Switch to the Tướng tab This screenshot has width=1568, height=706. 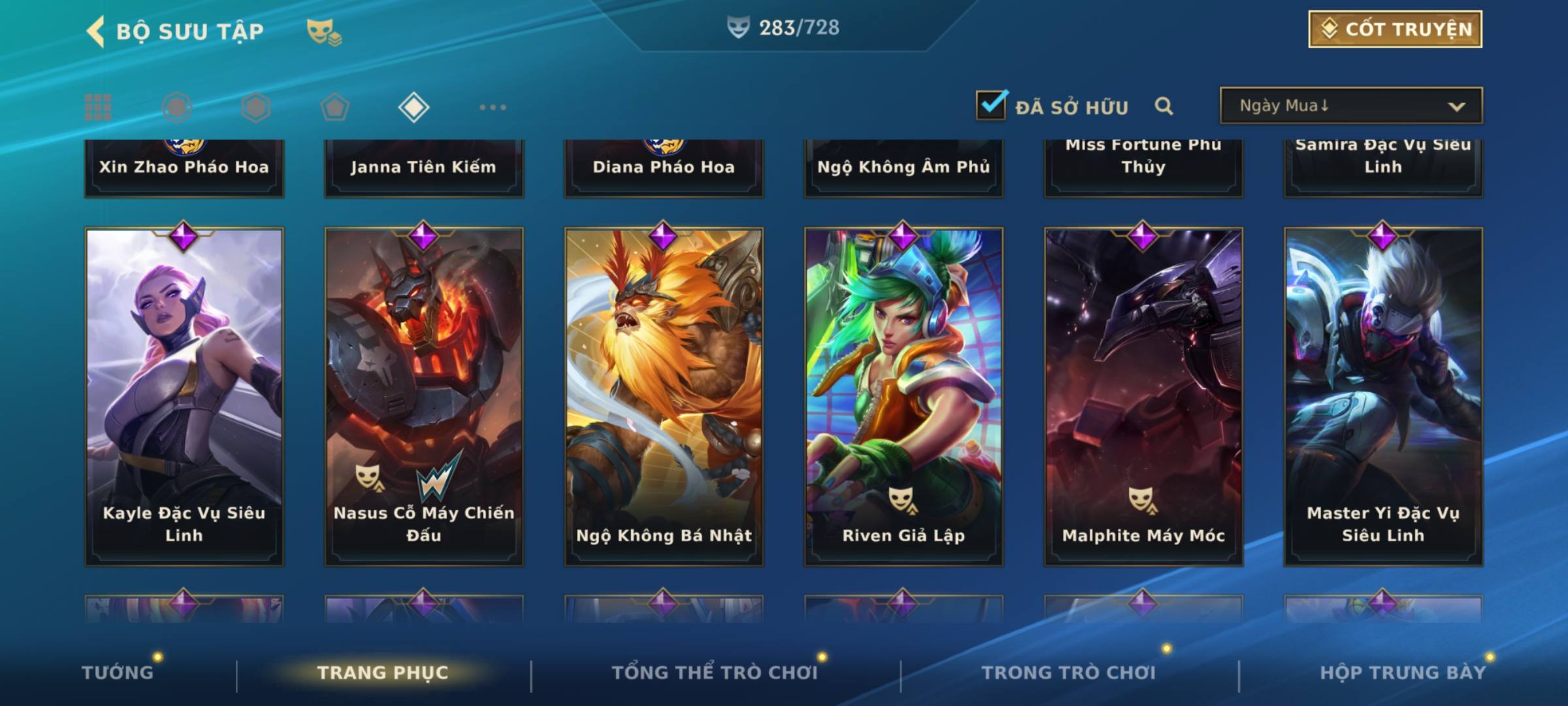point(118,673)
